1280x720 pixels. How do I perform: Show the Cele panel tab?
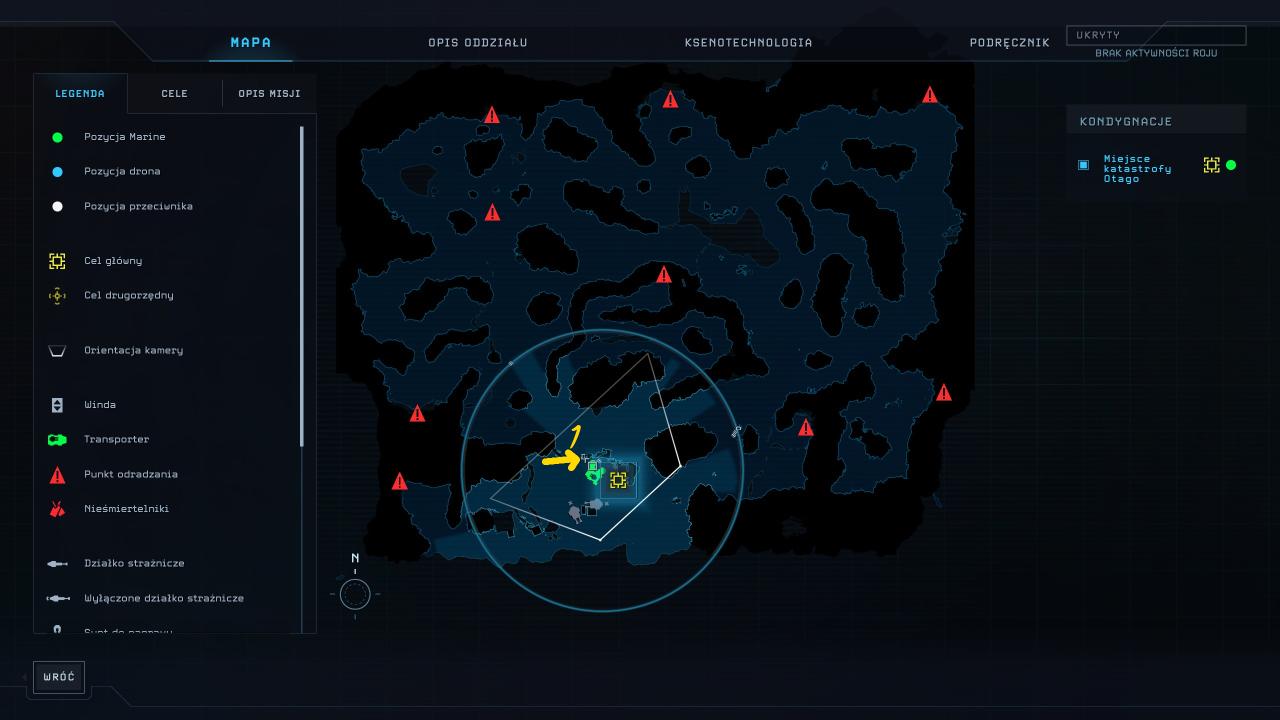pos(174,94)
